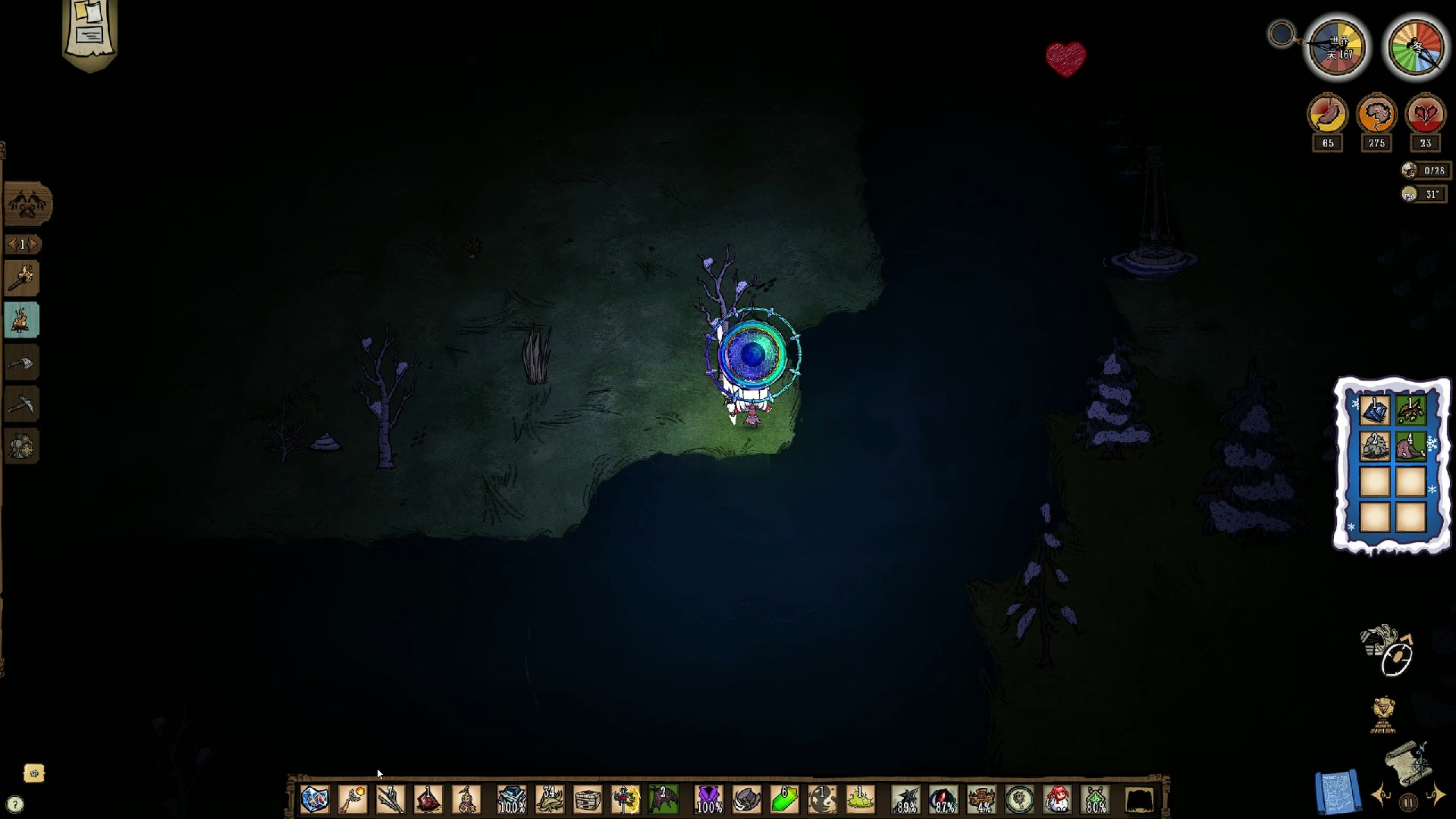Open the crafting menu tab
Screen dimensions: 1456x819
[28, 203]
